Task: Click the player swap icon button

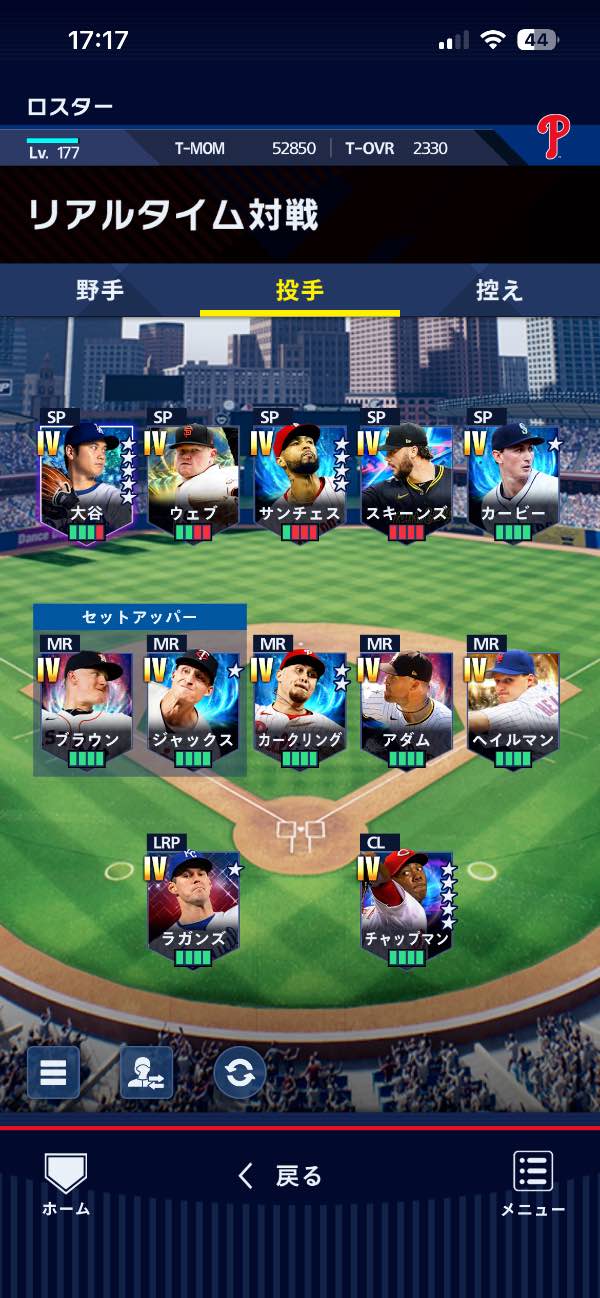Action: (146, 1073)
